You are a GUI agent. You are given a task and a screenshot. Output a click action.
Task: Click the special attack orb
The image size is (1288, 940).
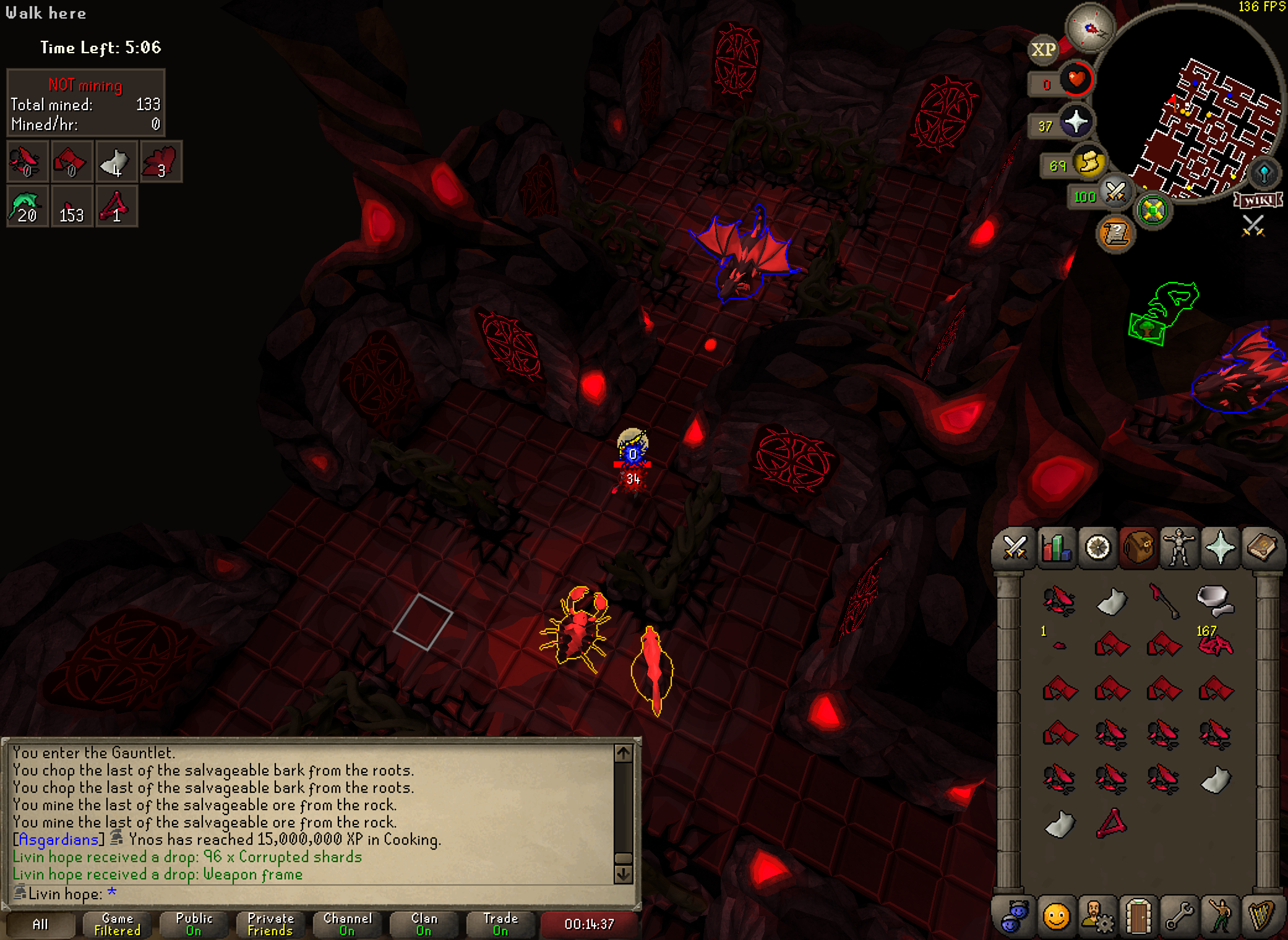(1115, 193)
